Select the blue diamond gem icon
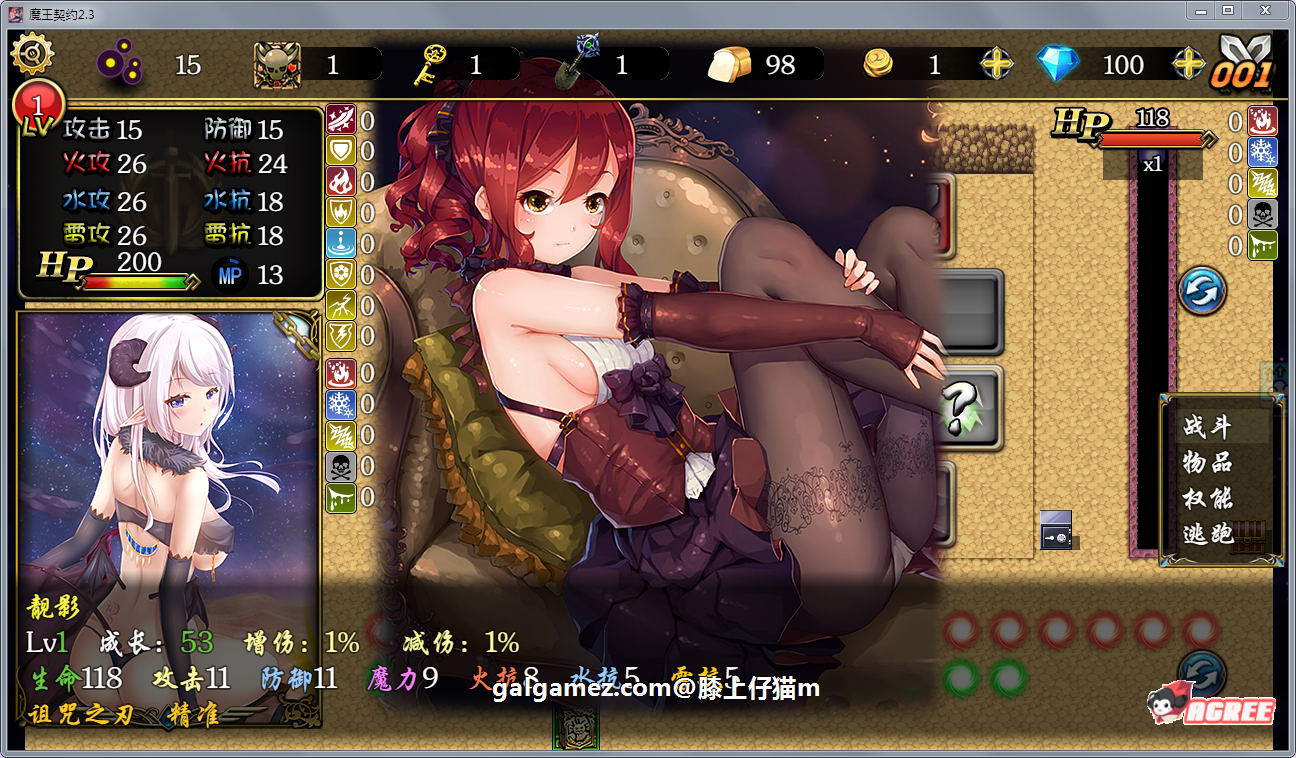1296x758 pixels. coord(1058,63)
